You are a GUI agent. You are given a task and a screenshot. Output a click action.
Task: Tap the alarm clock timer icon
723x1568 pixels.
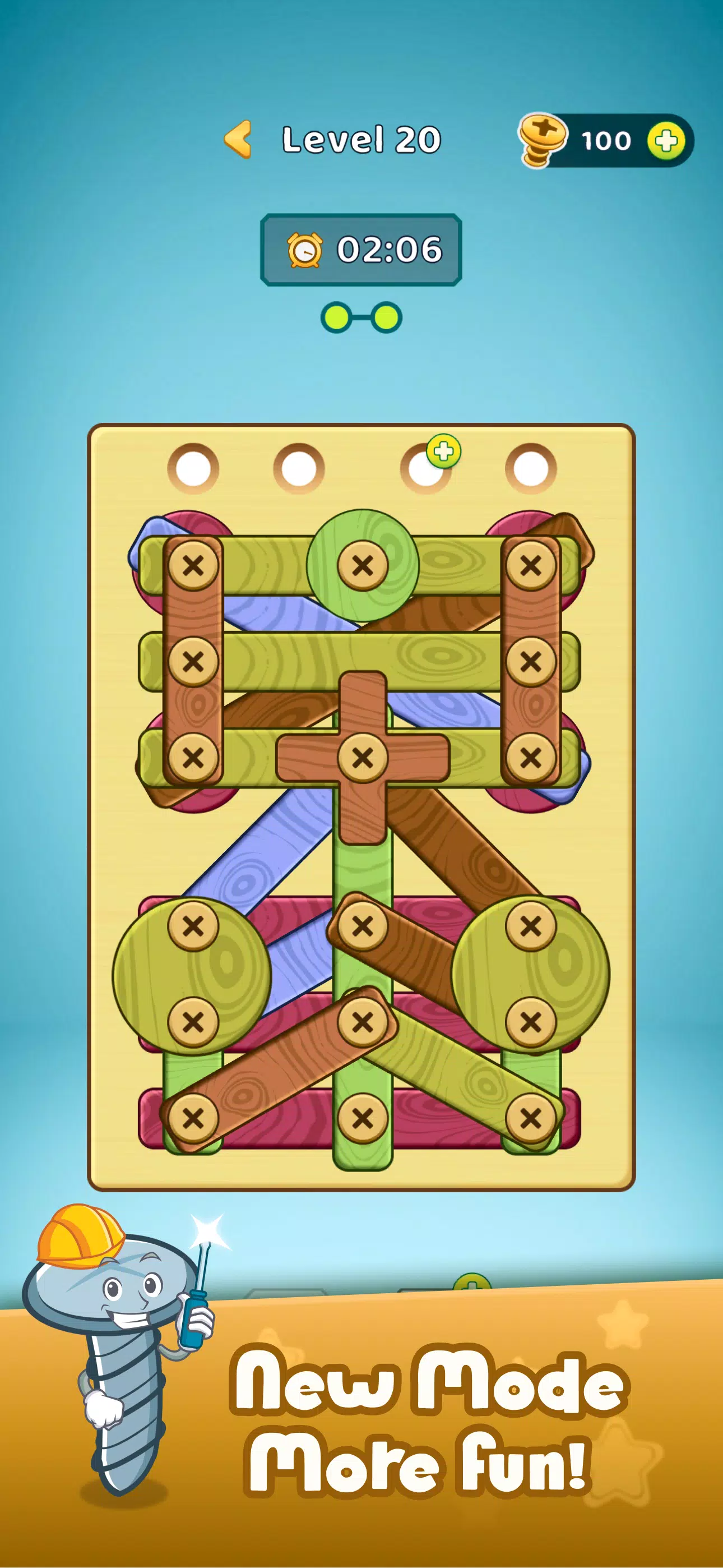coord(304,250)
